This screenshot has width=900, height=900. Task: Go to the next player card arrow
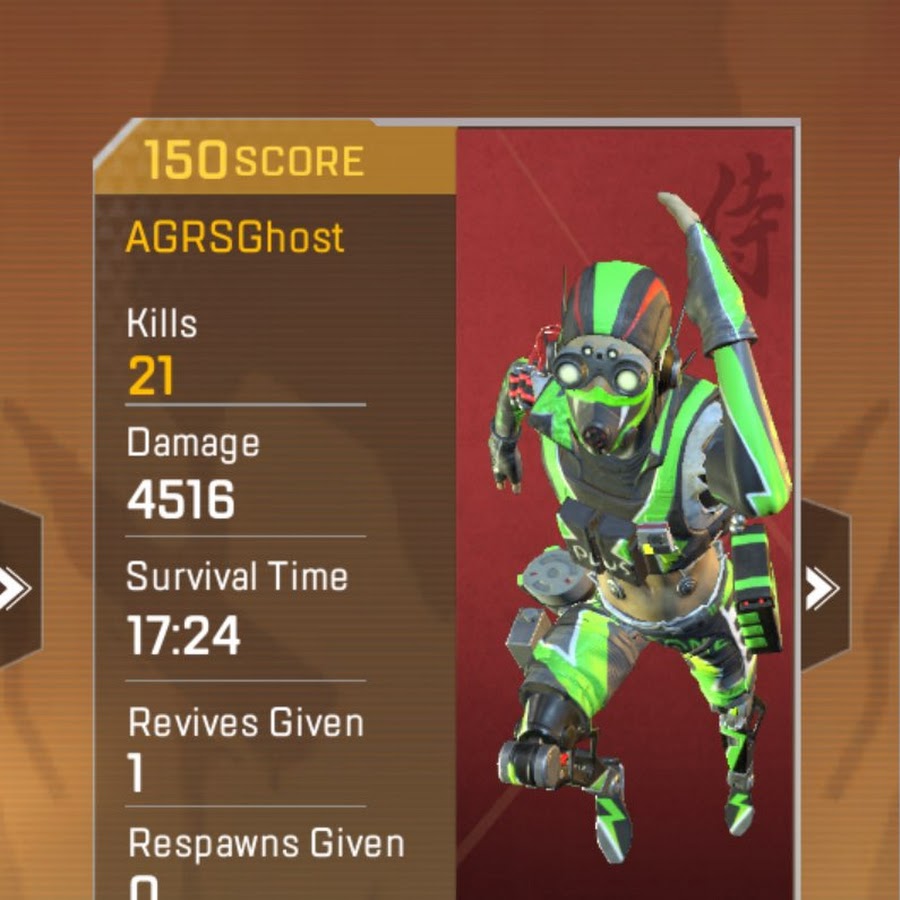click(823, 588)
